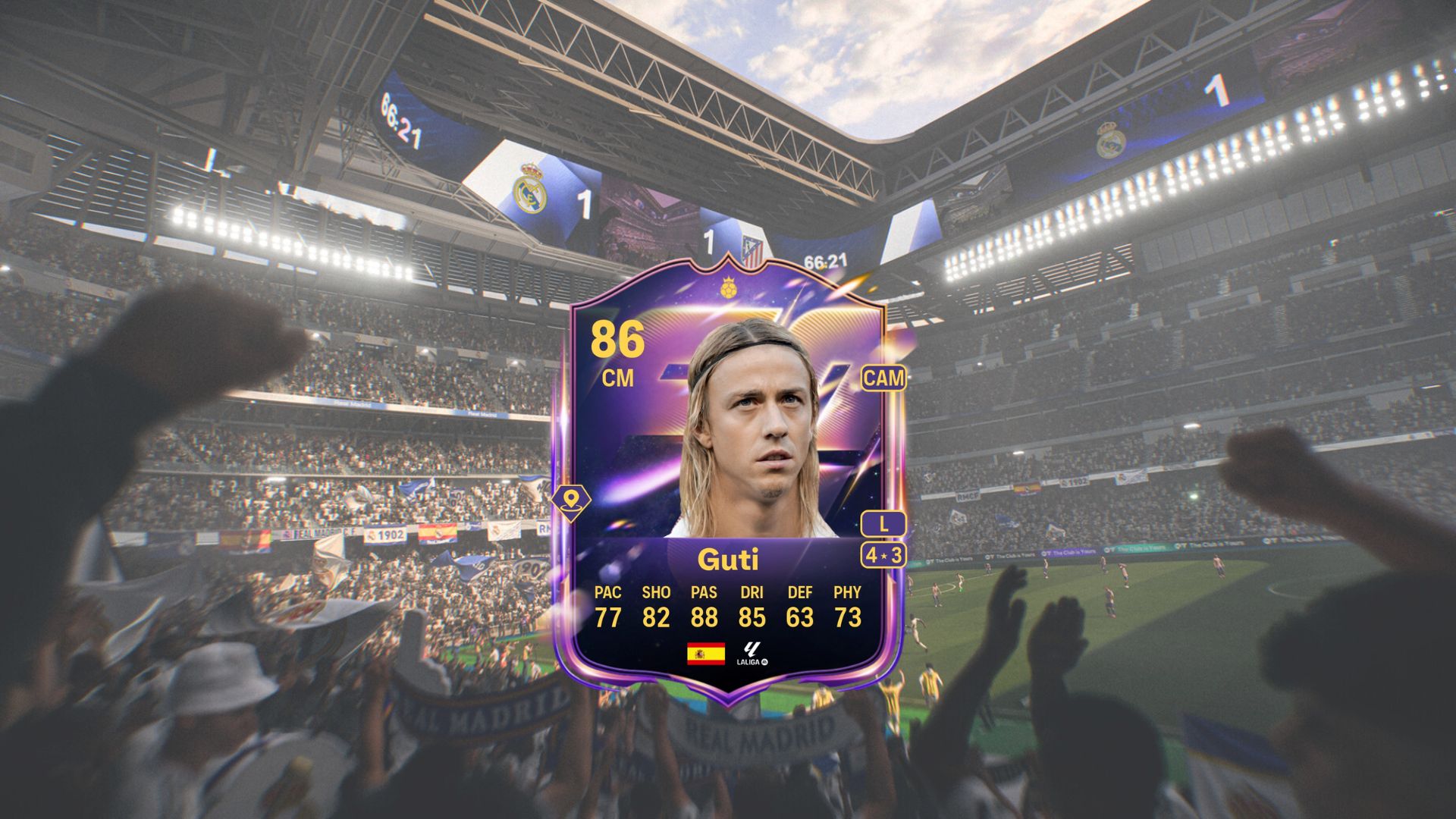Click the alternate position diamond pin icon
The image size is (1456, 819).
tap(573, 500)
